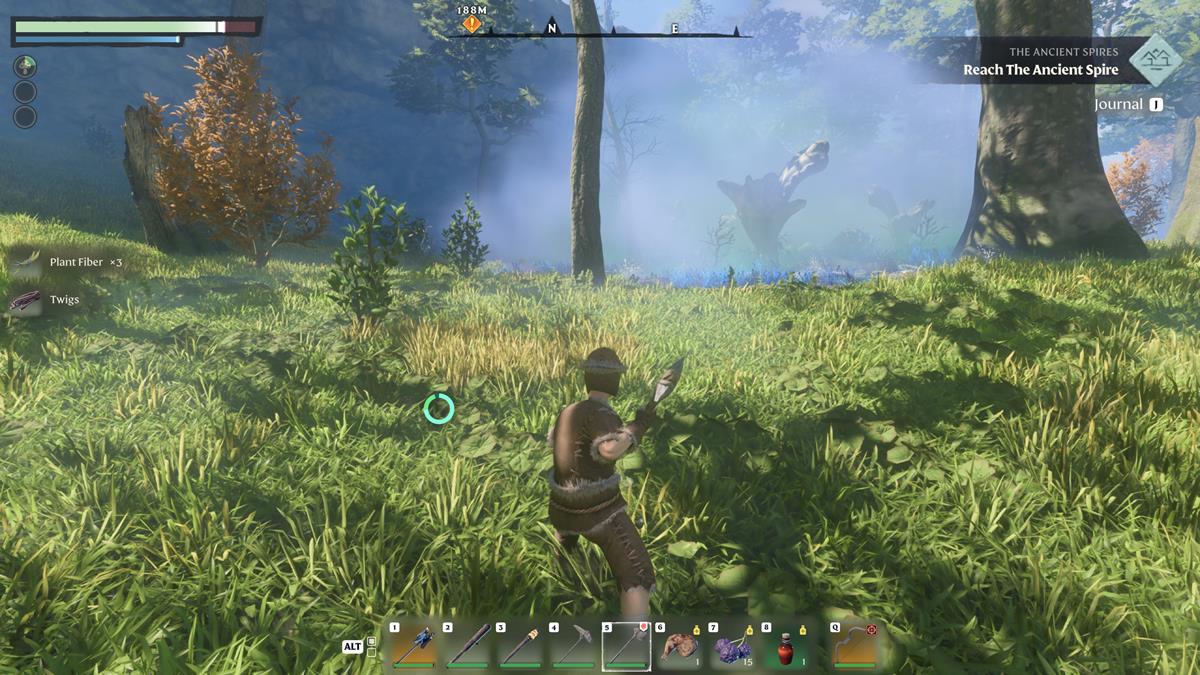Open the Journal
The height and width of the screenshot is (675, 1200).
click(x=1128, y=104)
